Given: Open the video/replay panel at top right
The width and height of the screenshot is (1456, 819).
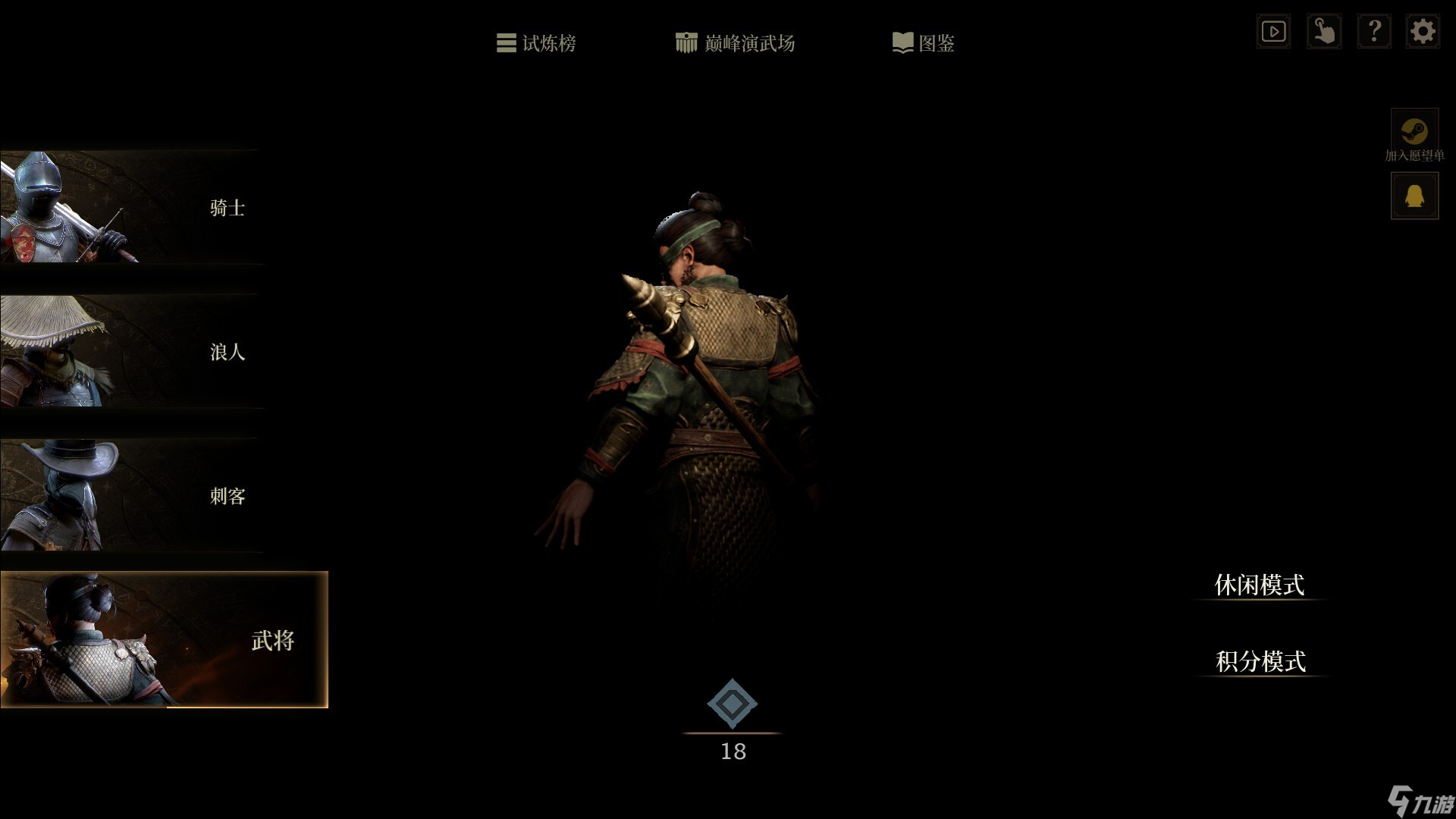Looking at the screenshot, I should pyautogui.click(x=1274, y=31).
